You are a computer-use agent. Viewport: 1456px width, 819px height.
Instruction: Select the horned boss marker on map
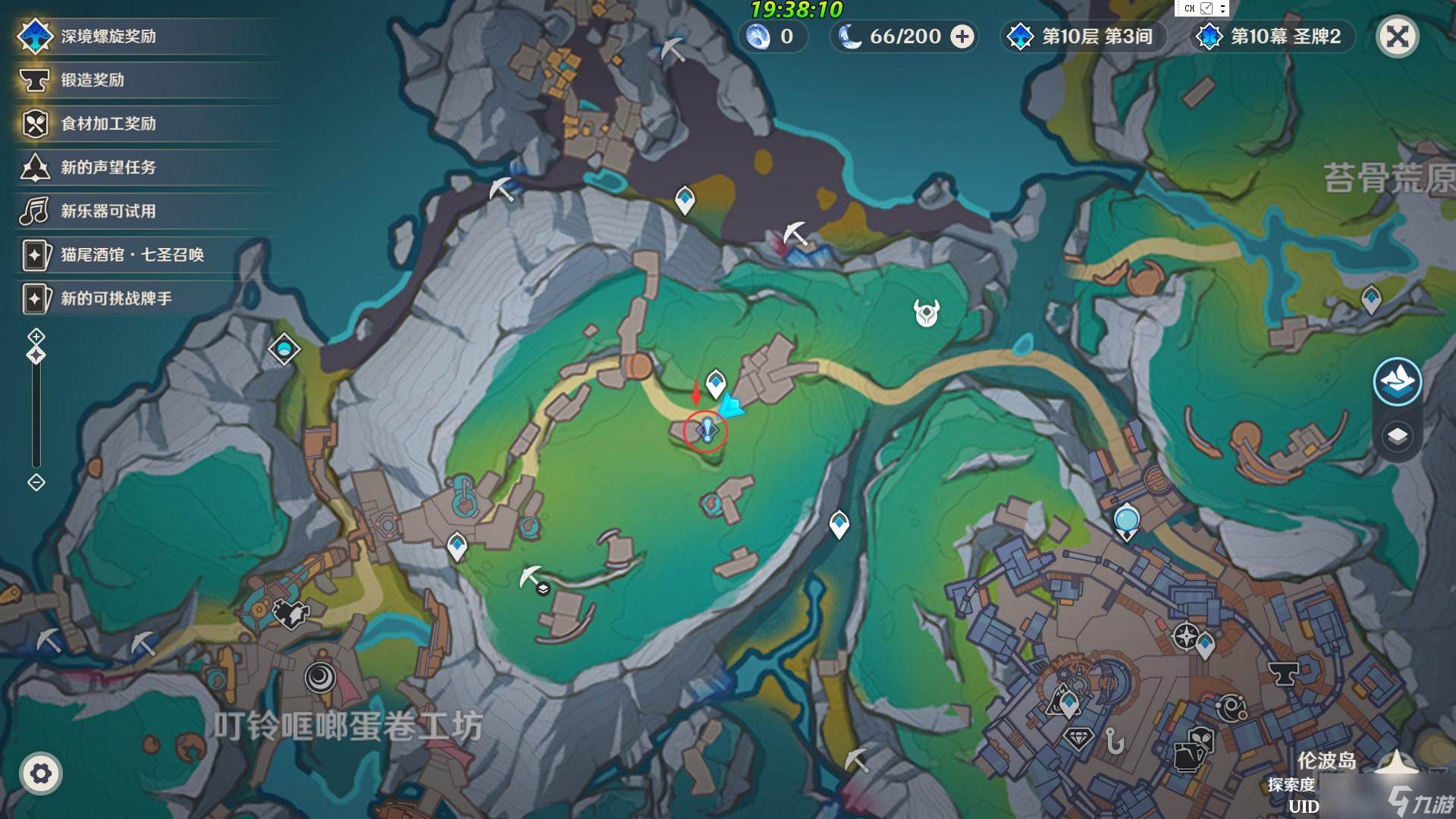926,312
